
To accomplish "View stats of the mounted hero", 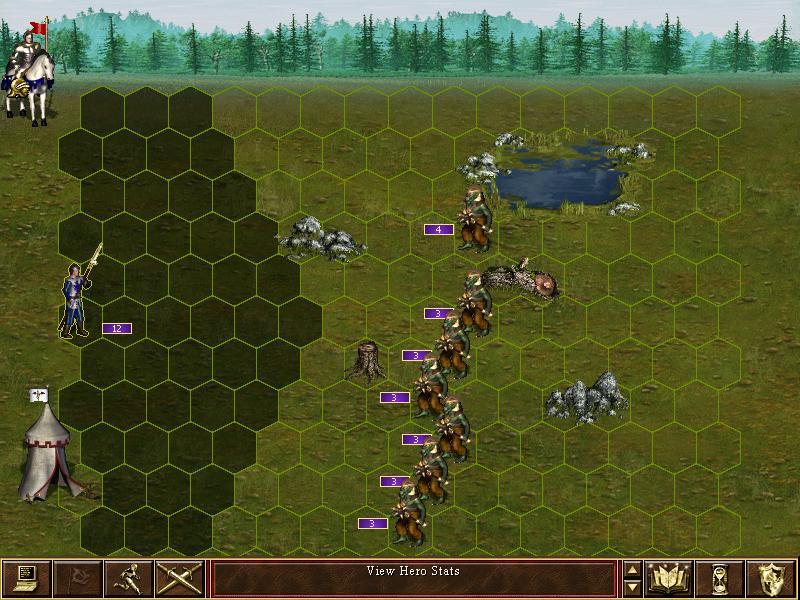I will click(28, 70).
